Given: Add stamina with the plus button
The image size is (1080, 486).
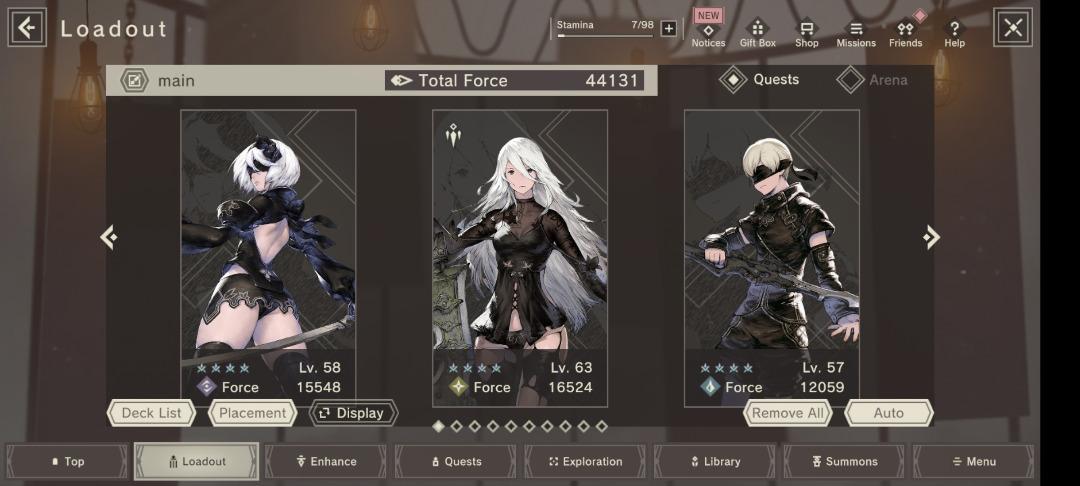Looking at the screenshot, I should pos(669,28).
